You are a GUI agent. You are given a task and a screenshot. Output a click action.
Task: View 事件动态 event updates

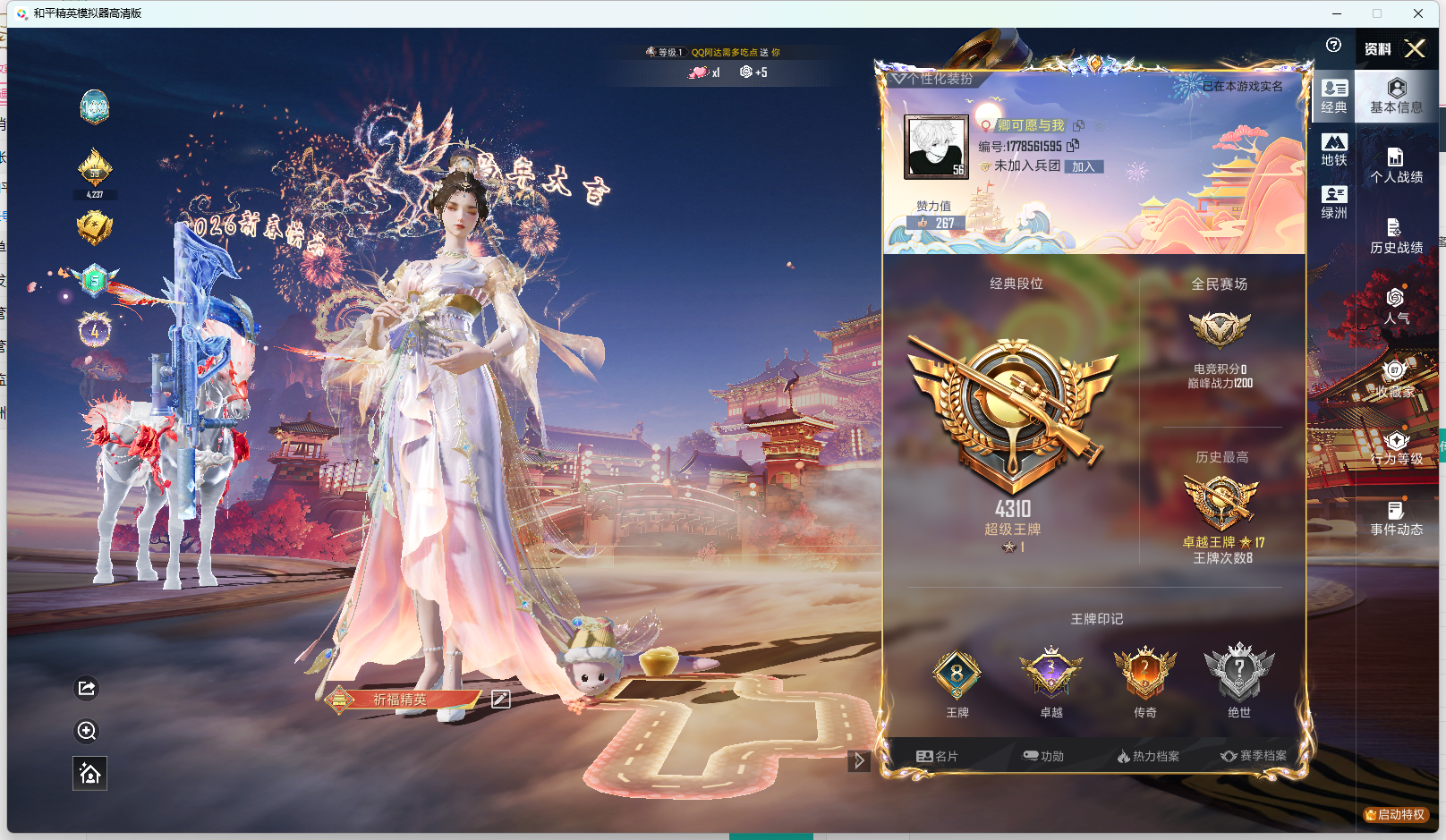(1396, 519)
